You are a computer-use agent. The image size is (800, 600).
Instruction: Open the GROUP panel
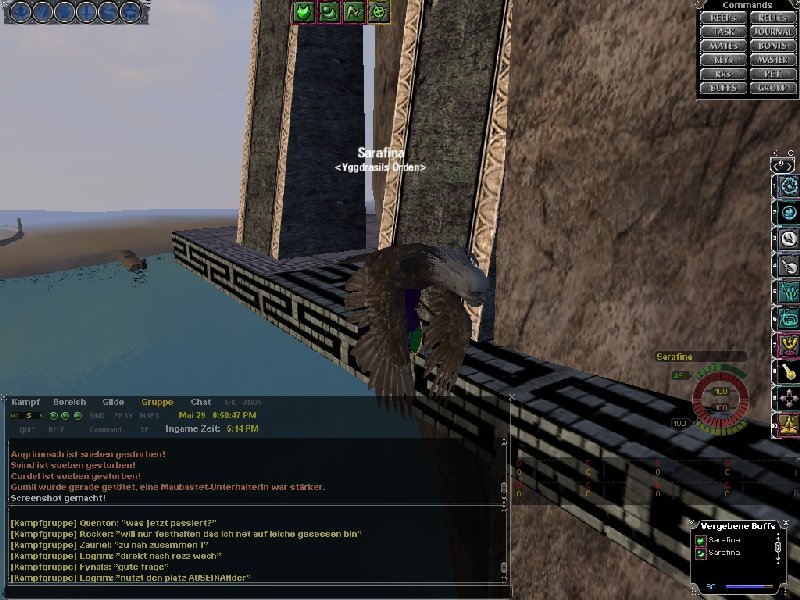point(773,88)
